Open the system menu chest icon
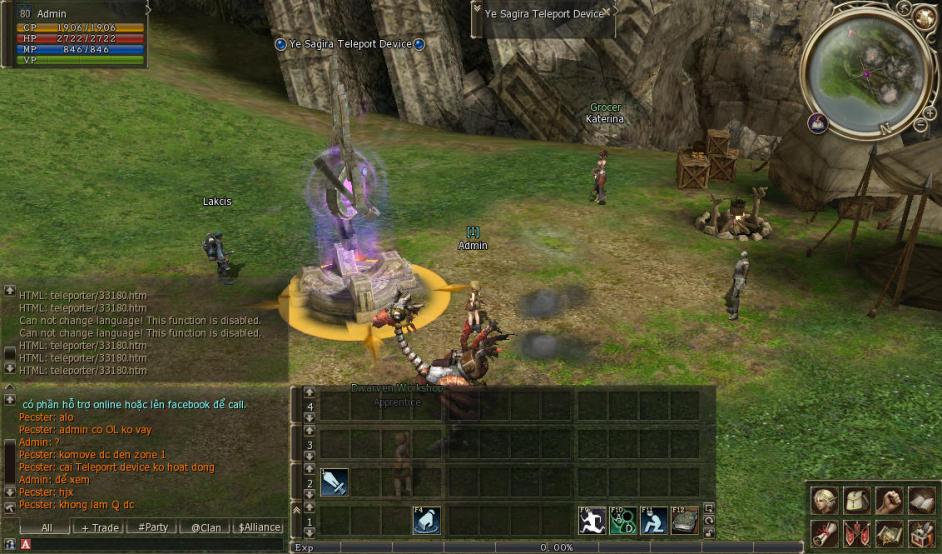Screen dimensions: 942x554 coord(921,533)
